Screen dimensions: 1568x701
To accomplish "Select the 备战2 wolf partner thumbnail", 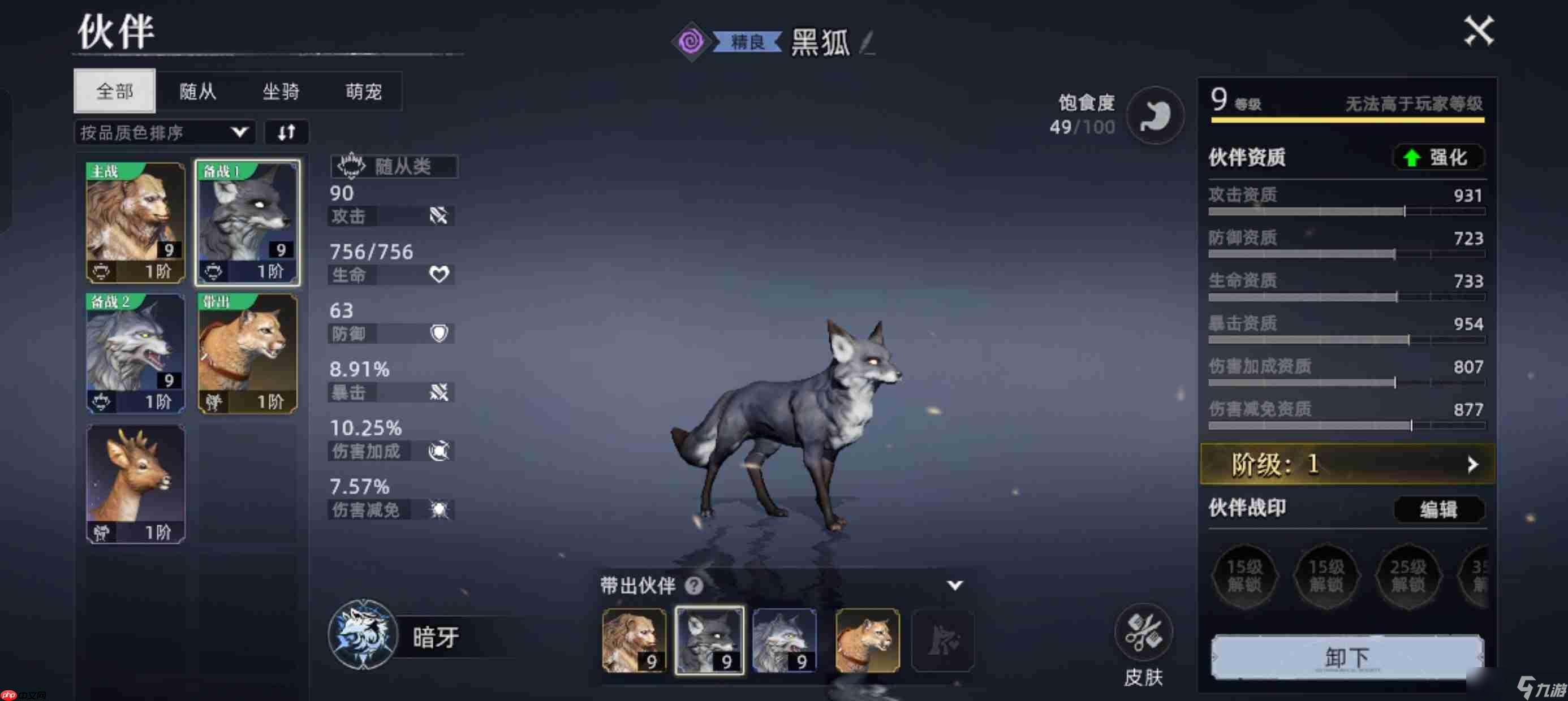I will pos(135,353).
